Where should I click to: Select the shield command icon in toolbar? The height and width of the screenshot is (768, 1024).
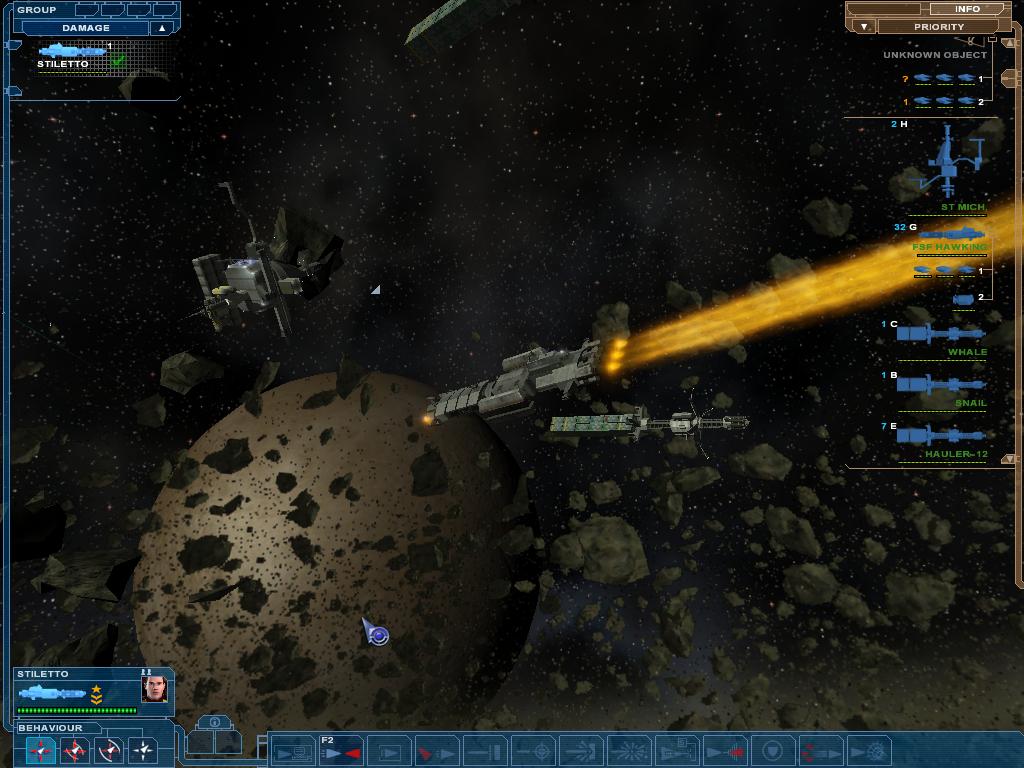tap(773, 751)
